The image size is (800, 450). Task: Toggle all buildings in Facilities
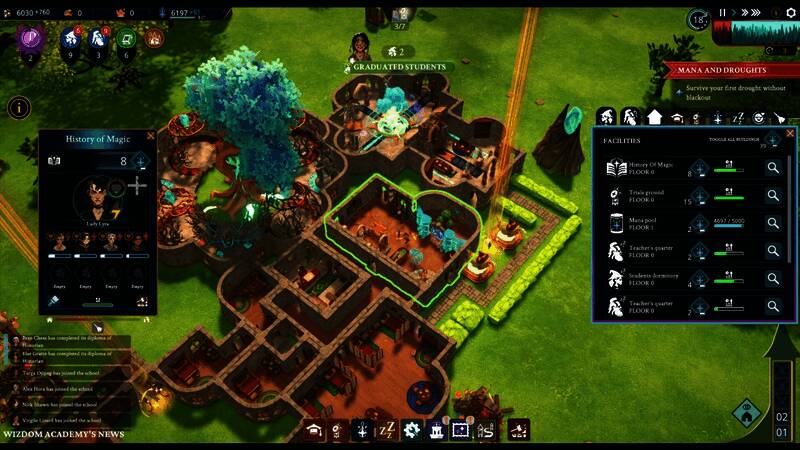point(771,141)
